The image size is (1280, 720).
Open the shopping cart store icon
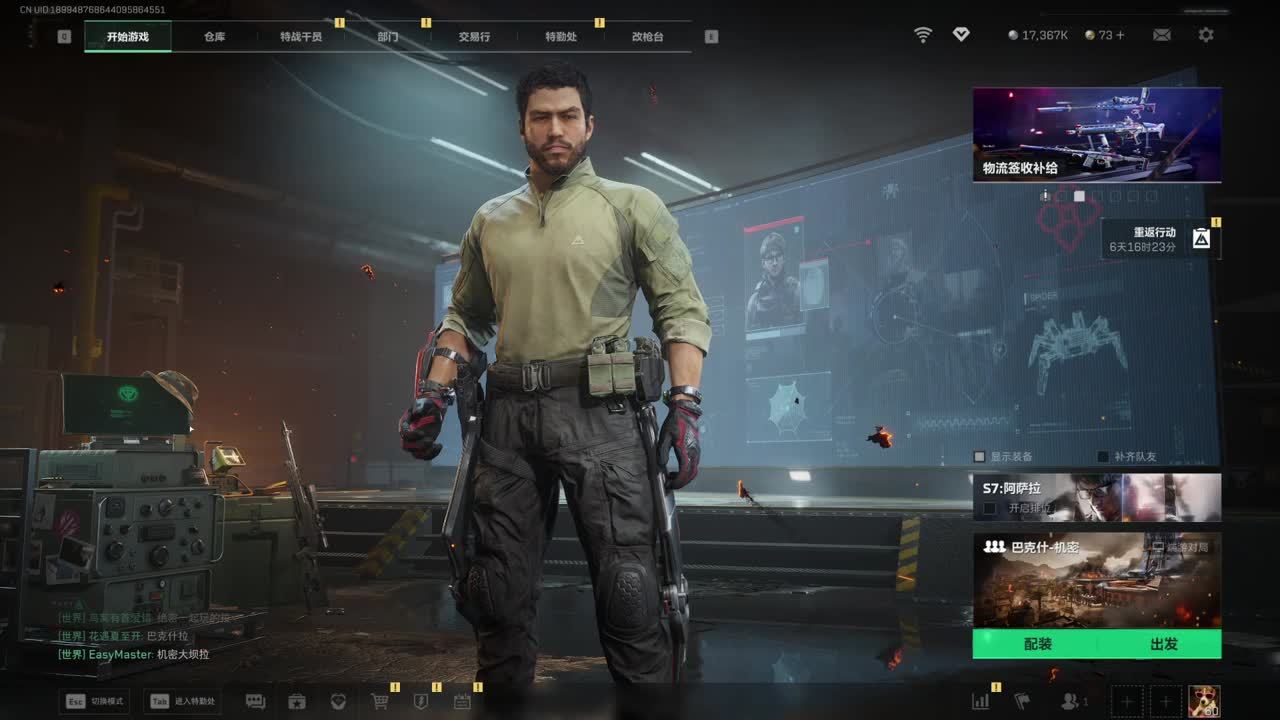380,702
